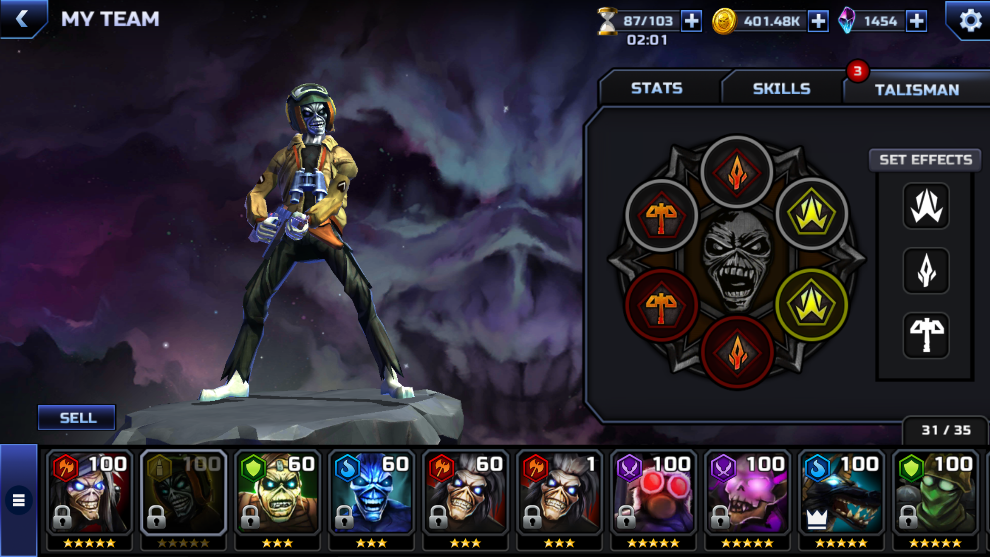This screenshot has width=990, height=557.
Task: Select the Talisman tab
Action: point(916,89)
